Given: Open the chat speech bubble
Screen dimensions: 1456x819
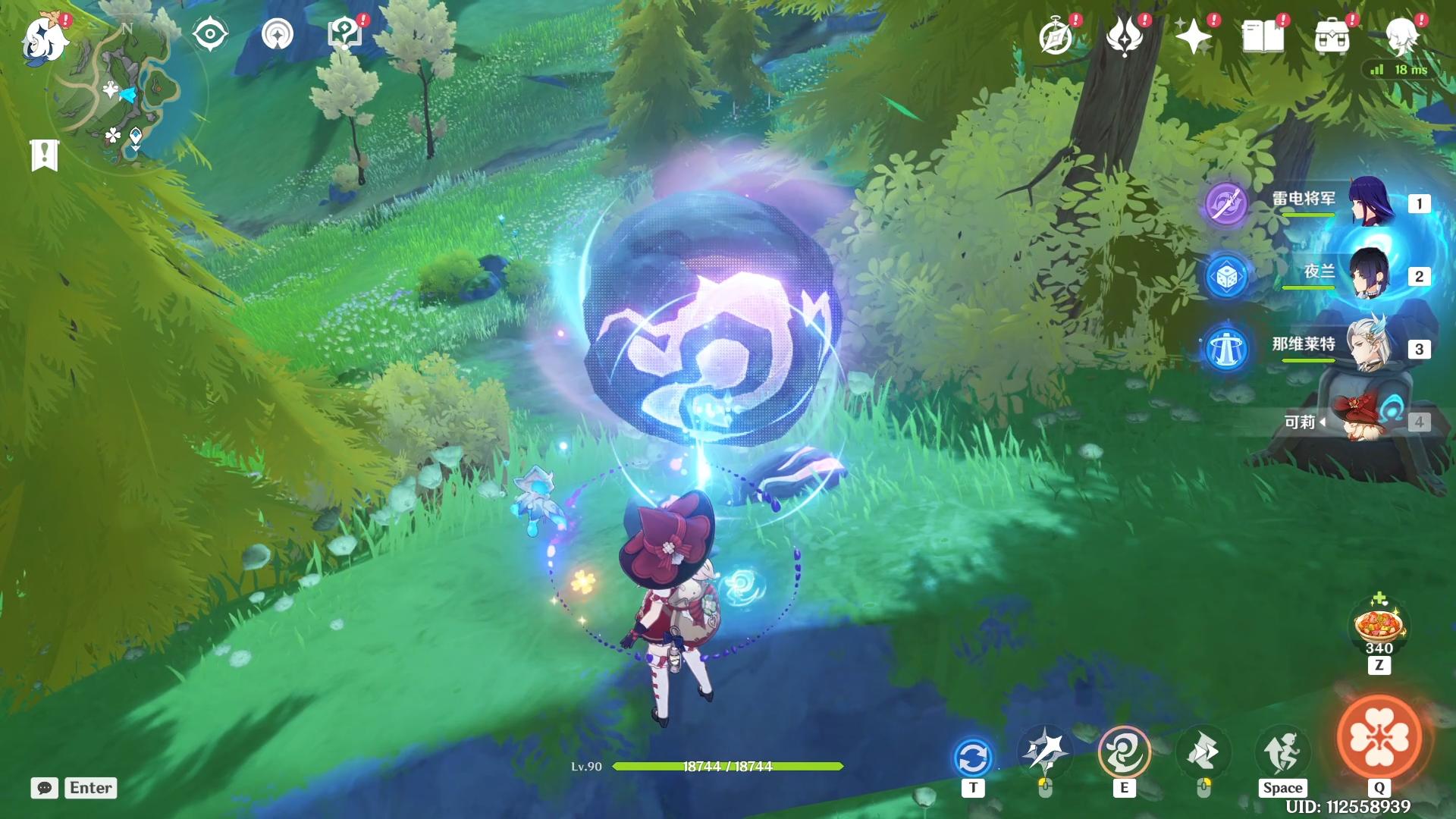Looking at the screenshot, I should [x=45, y=788].
